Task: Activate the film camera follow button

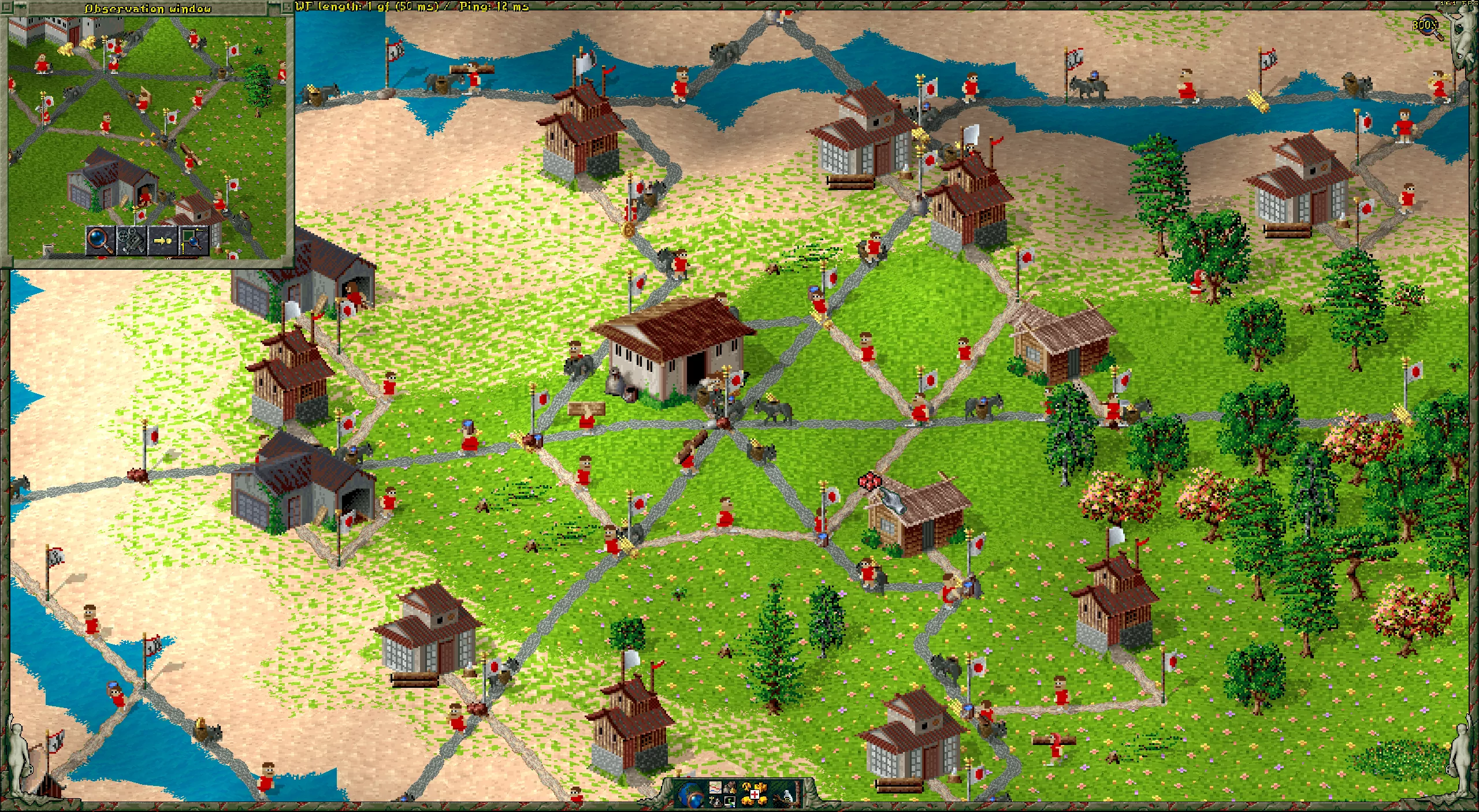Action: pos(131,240)
